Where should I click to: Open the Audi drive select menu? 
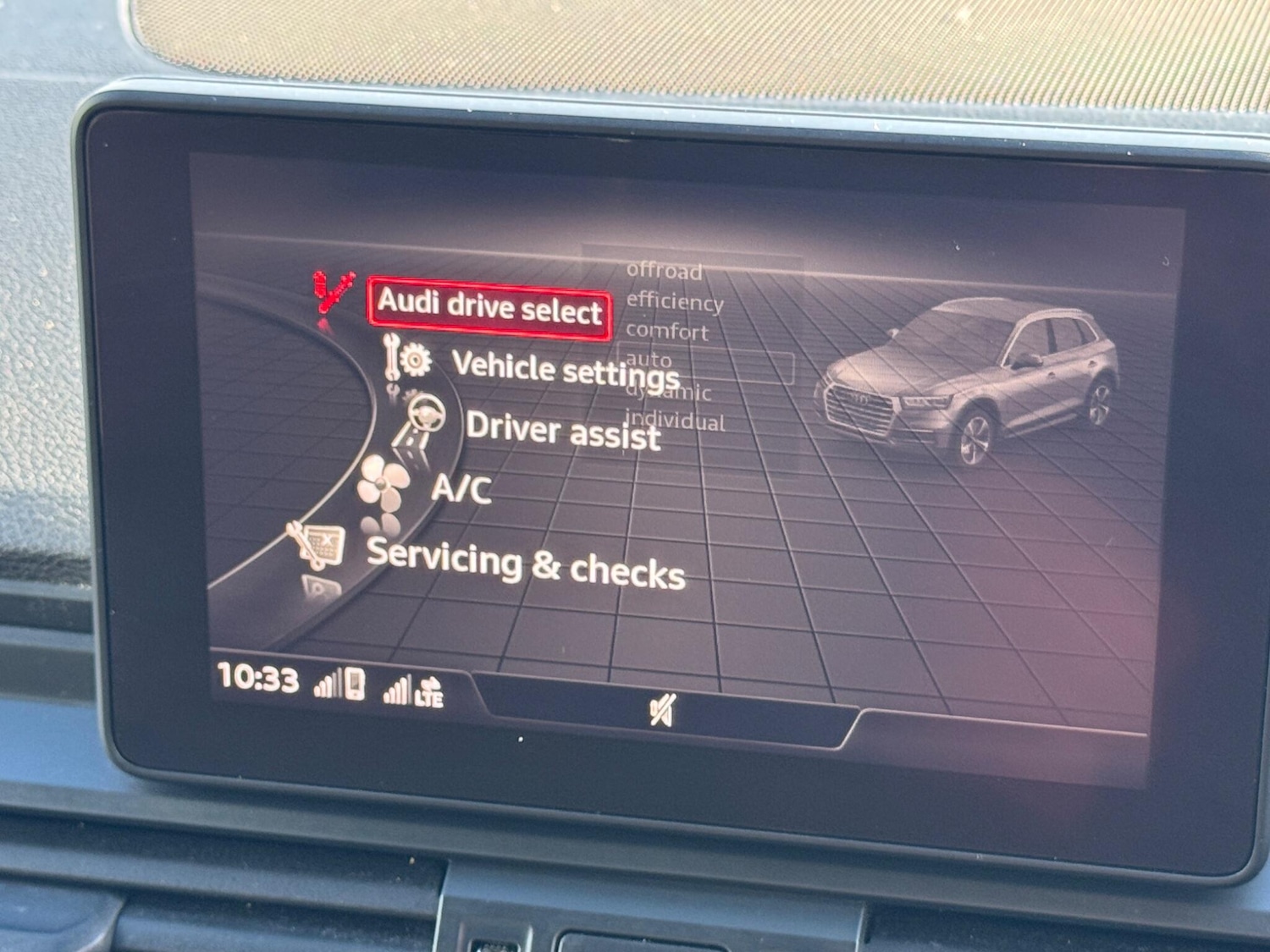[489, 307]
